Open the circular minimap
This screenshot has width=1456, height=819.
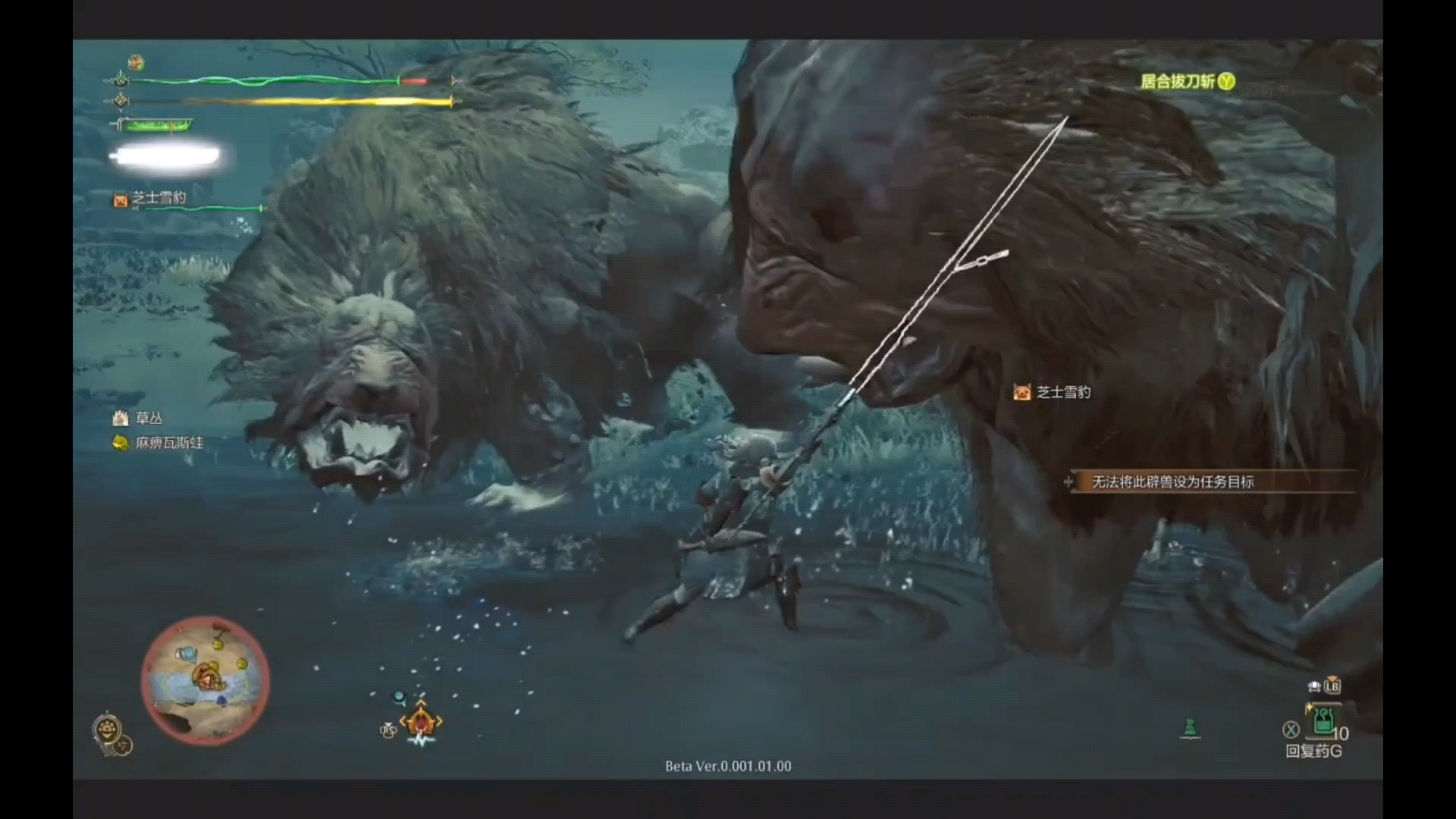click(205, 680)
